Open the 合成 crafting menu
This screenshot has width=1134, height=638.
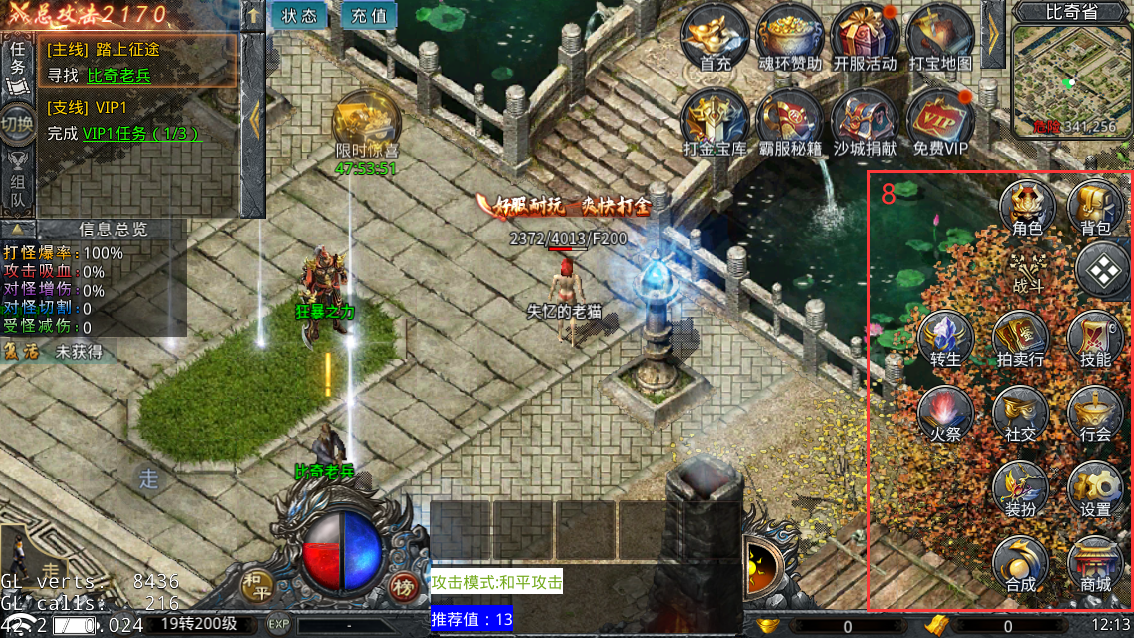(1020, 564)
